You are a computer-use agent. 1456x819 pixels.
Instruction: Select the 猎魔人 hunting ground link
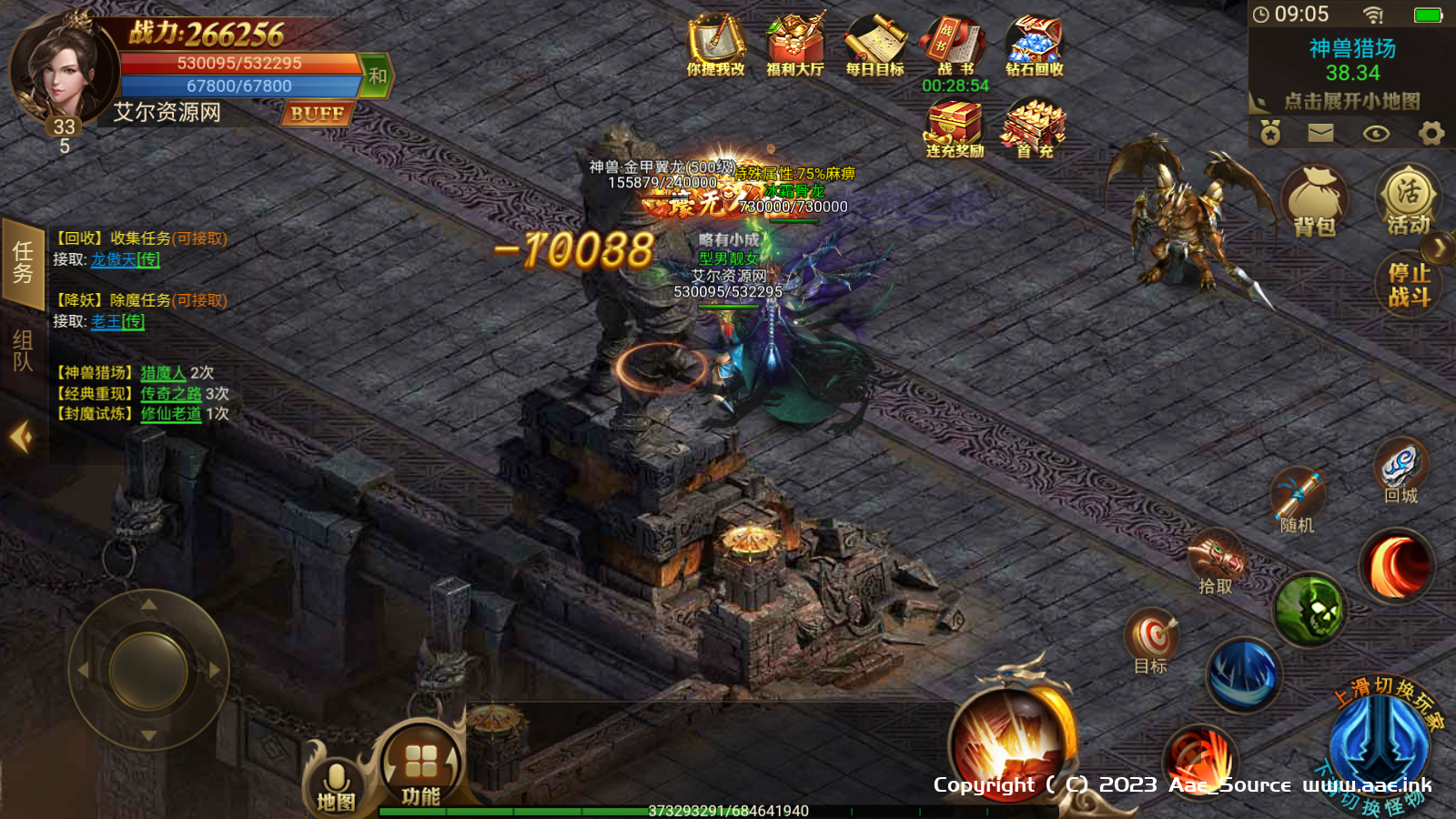point(163,373)
